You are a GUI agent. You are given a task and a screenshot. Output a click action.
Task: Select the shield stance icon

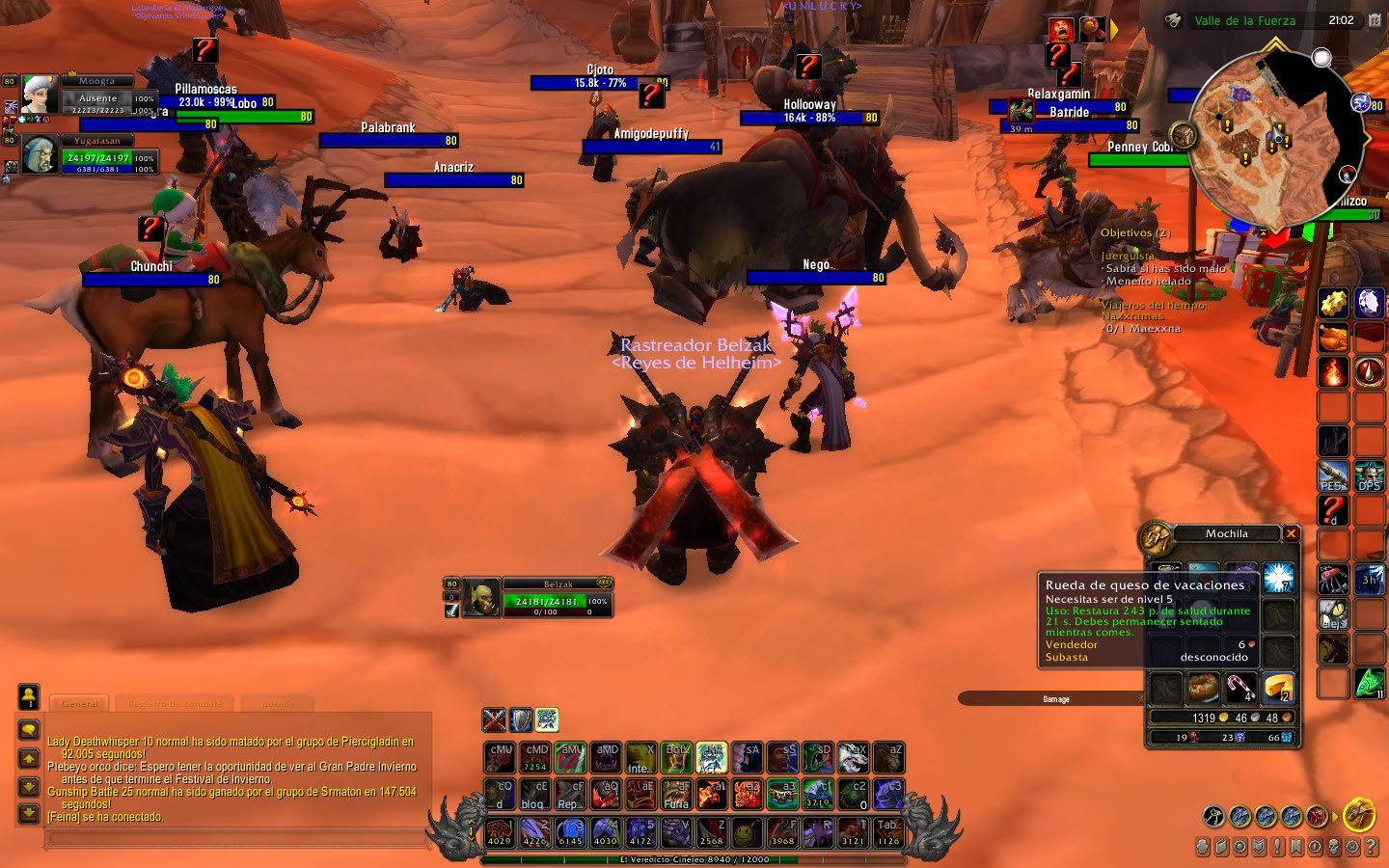point(521,719)
